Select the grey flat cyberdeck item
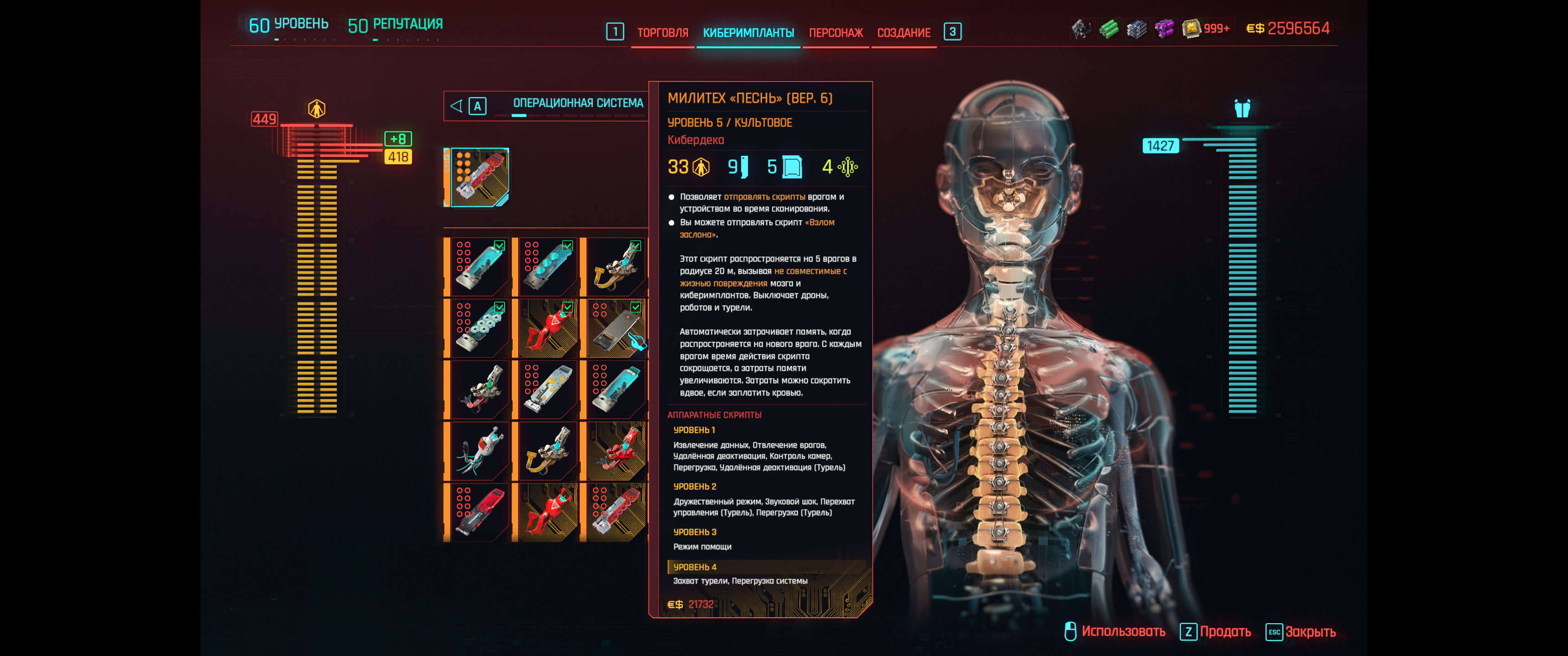 (x=616, y=328)
